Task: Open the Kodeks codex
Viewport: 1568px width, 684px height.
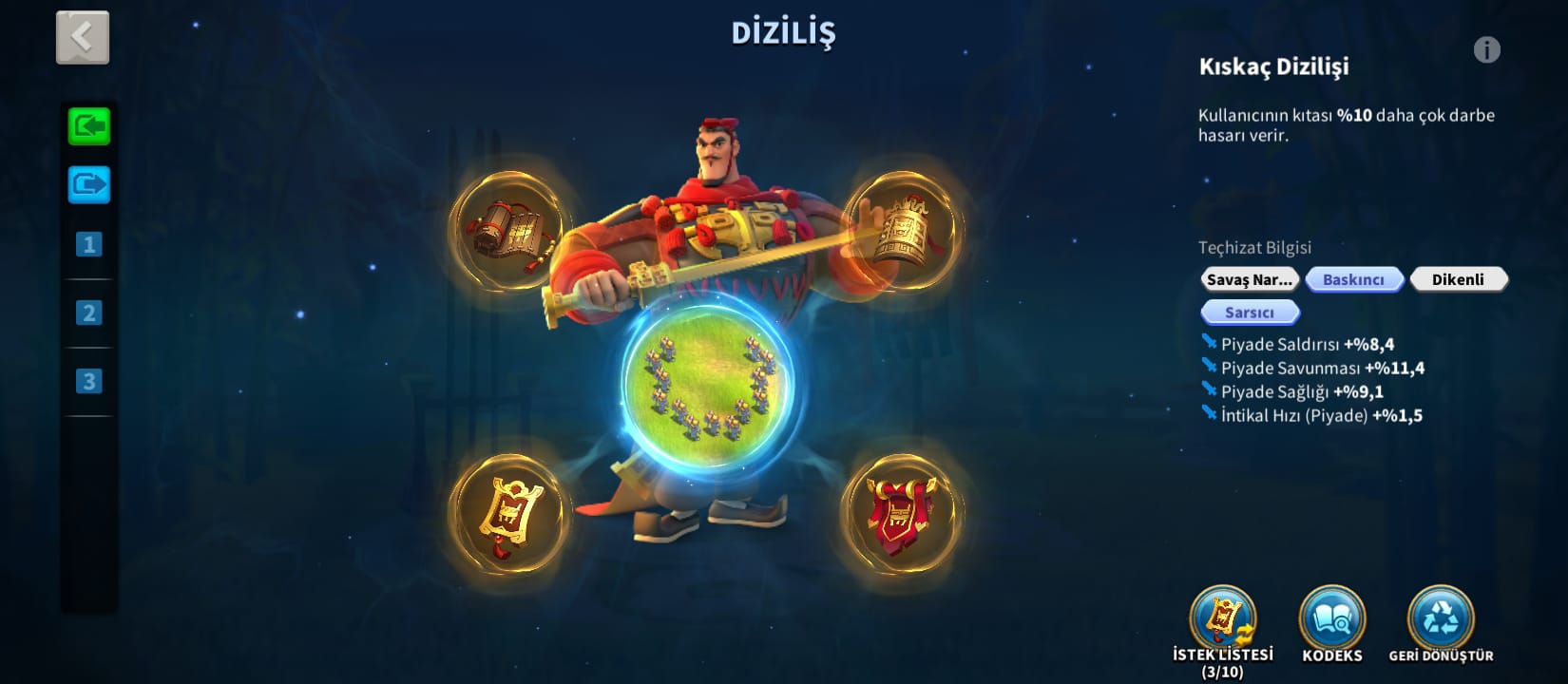Action: 1332,620
